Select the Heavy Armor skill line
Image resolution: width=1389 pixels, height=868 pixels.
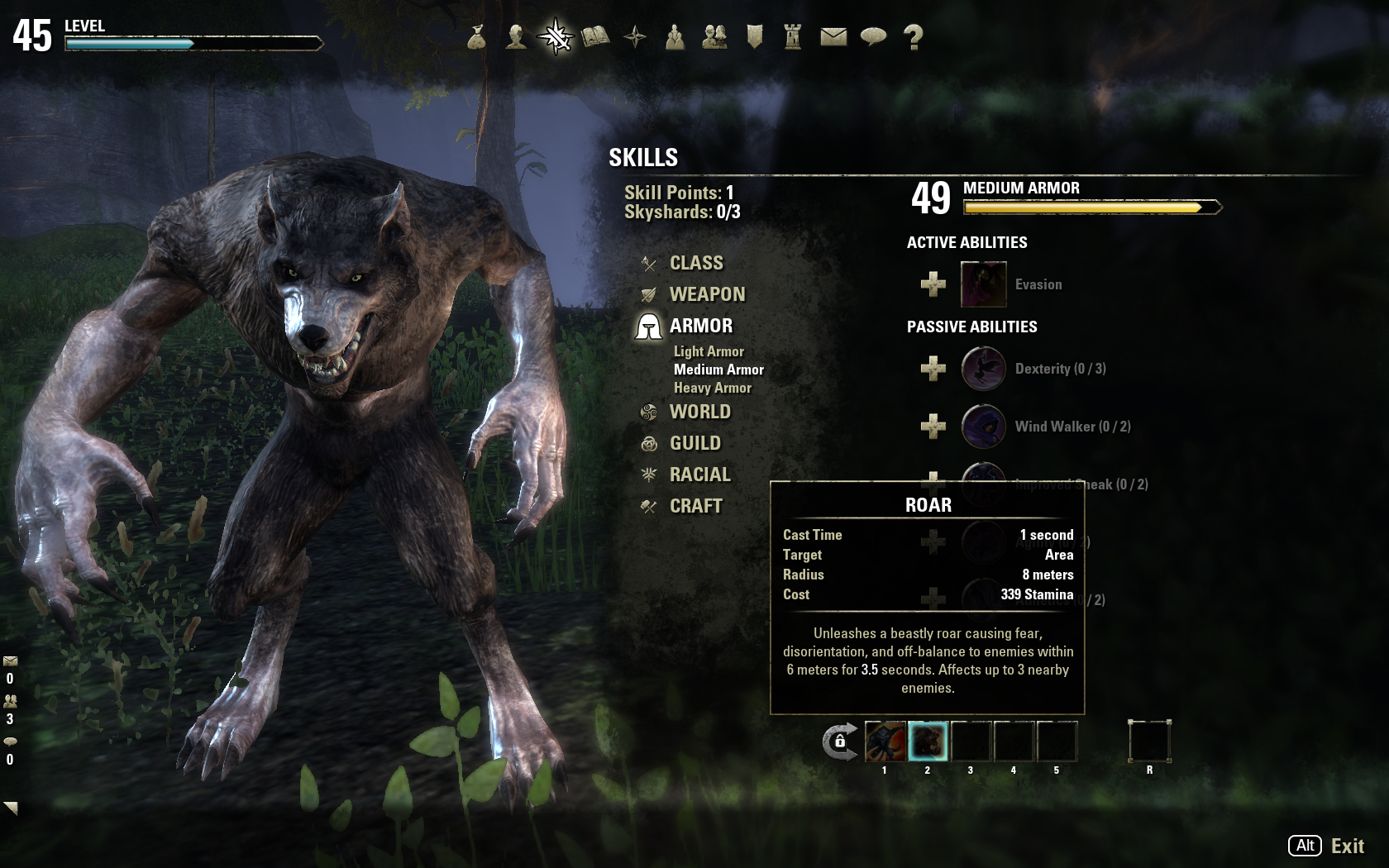[712, 388]
